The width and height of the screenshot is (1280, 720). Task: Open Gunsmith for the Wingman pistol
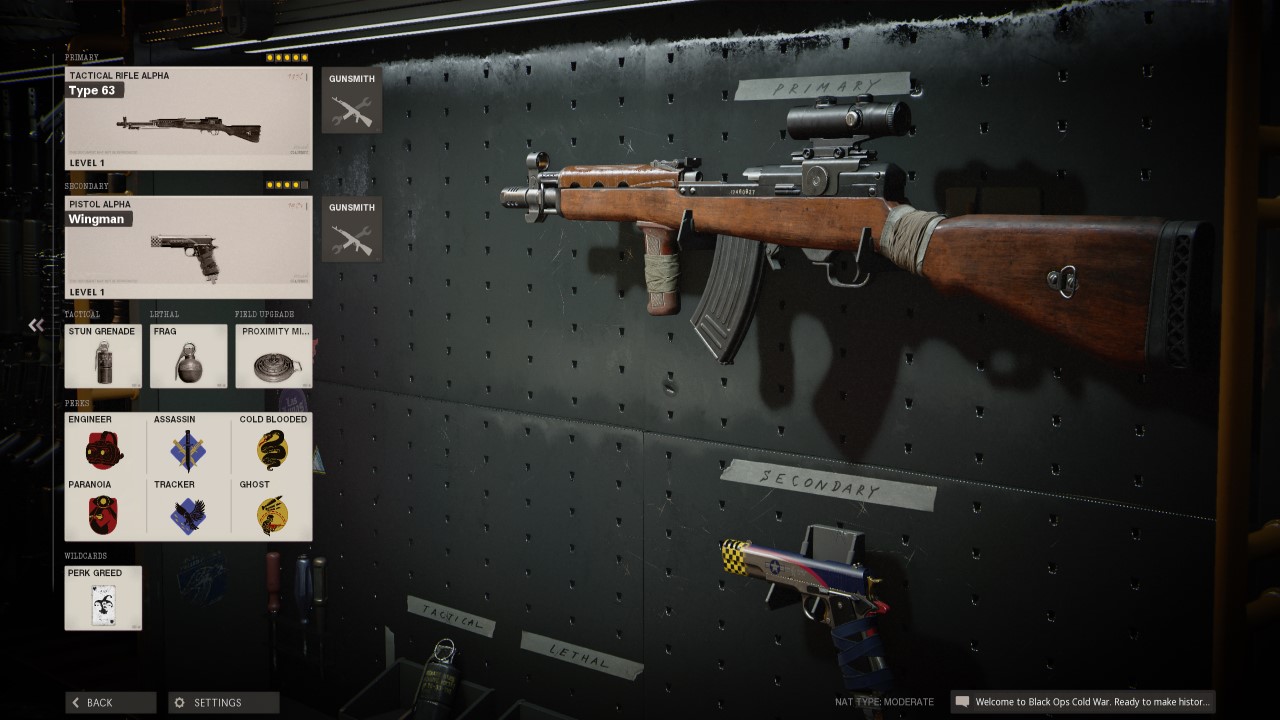pyautogui.click(x=352, y=229)
